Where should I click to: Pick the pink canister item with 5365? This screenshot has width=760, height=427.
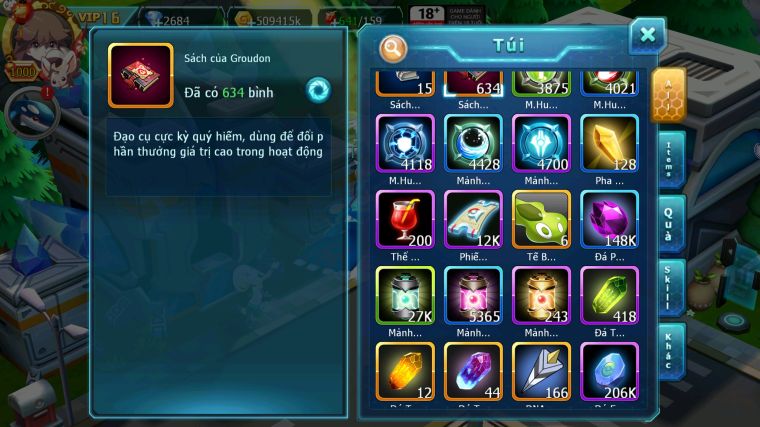(473, 295)
